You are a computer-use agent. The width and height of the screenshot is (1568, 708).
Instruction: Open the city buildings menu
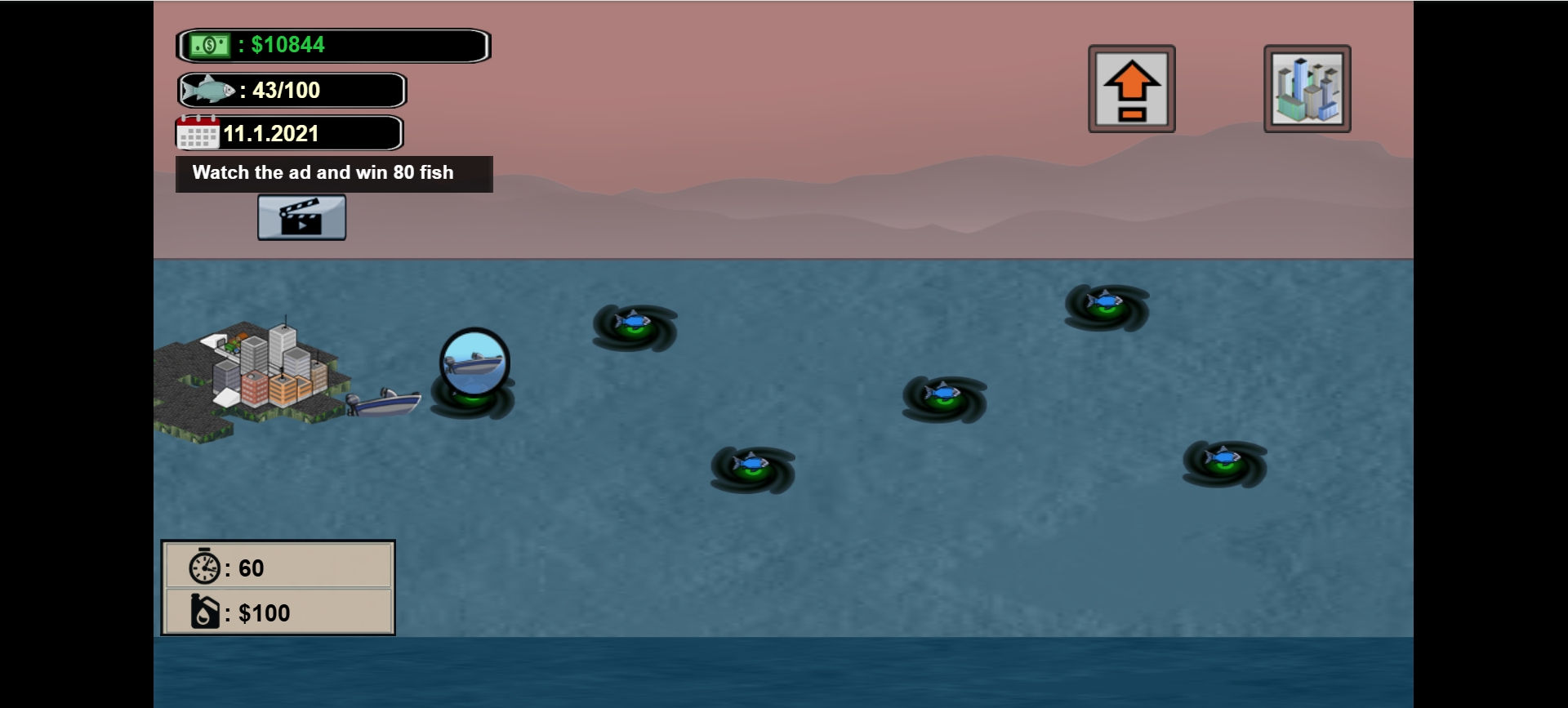(1307, 89)
